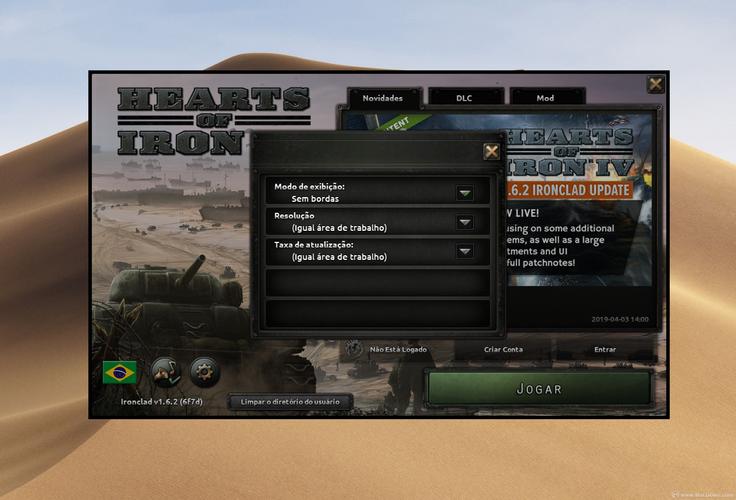Select the Mod tab
The image size is (736, 500).
click(x=546, y=98)
